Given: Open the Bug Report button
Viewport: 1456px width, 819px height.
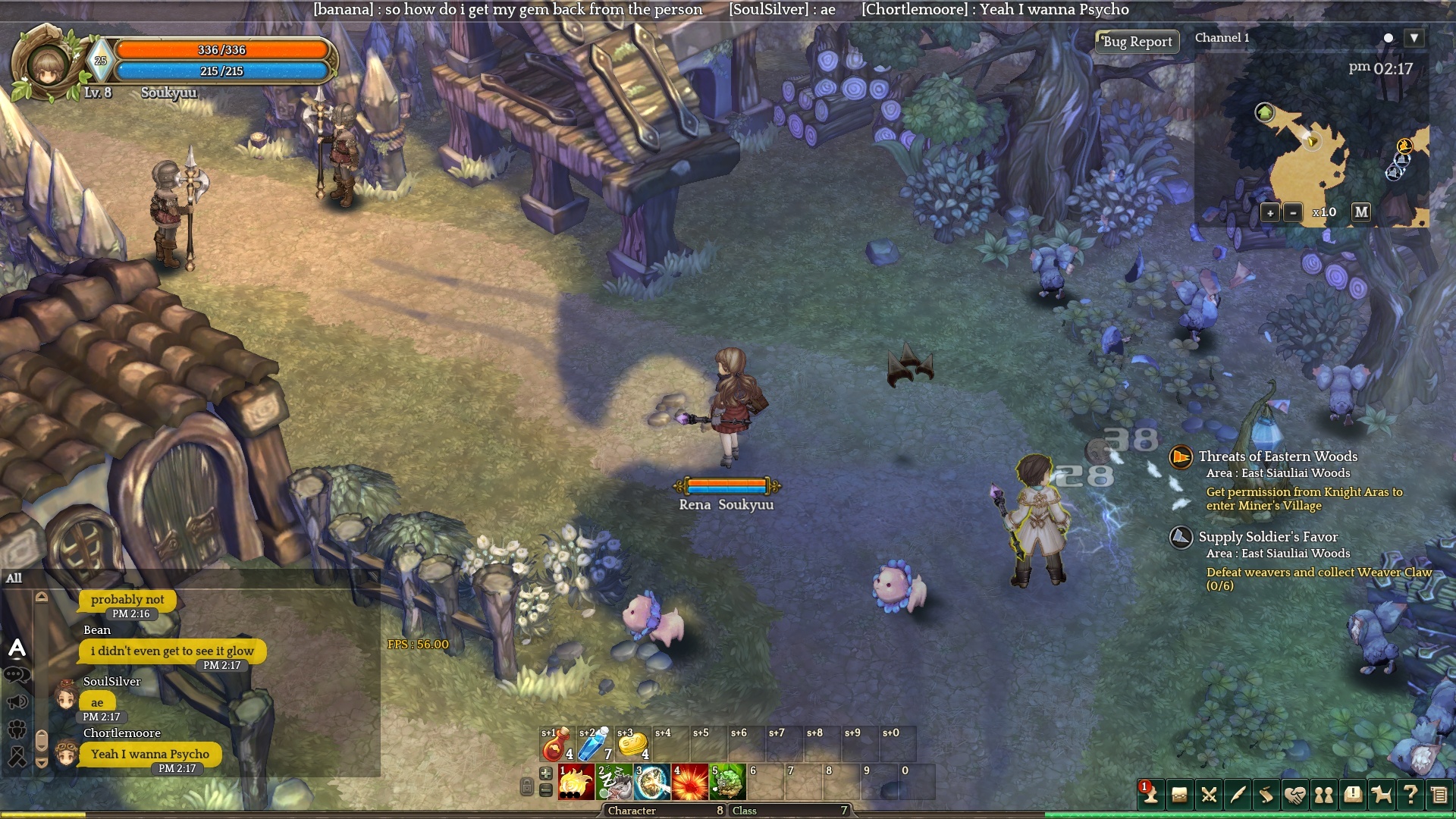Looking at the screenshot, I should coord(1137,42).
